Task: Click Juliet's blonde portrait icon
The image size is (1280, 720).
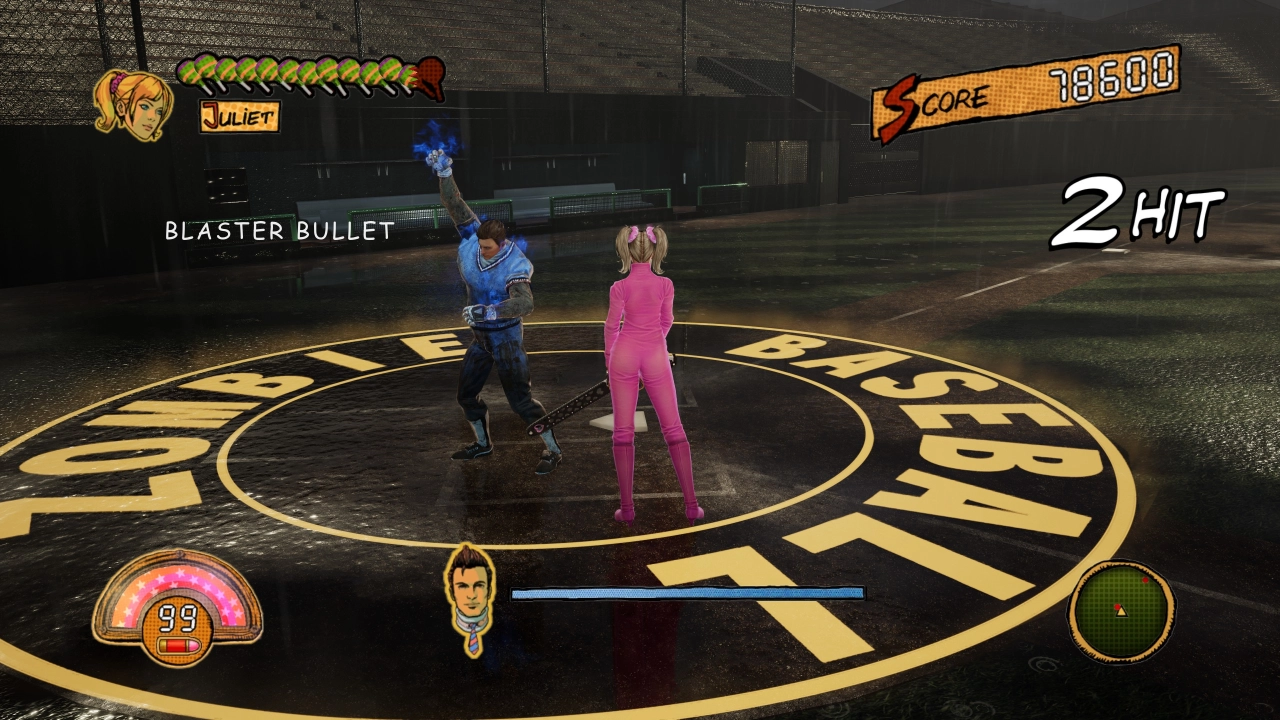Action: 131,103
